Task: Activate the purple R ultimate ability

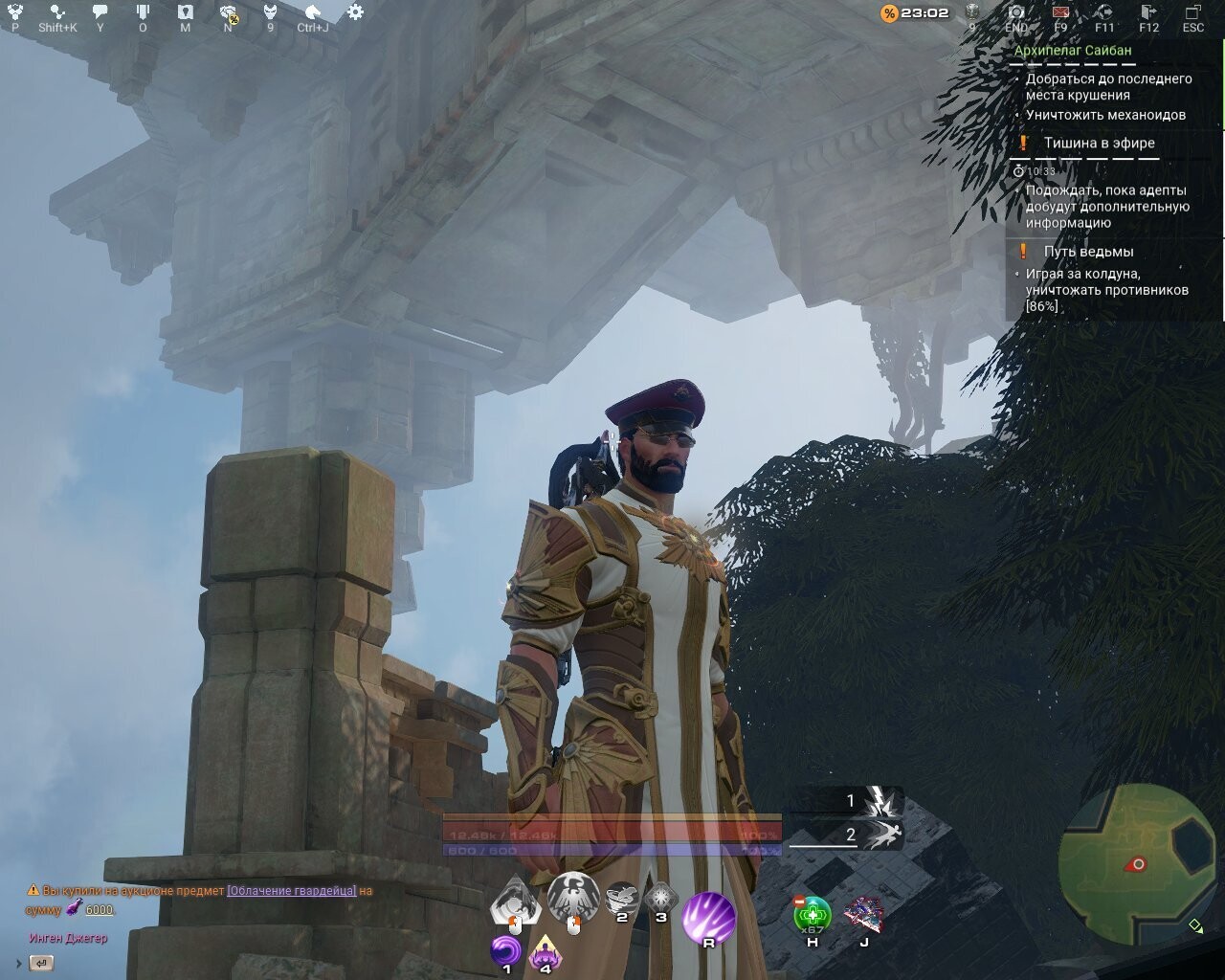Action: [x=708, y=919]
